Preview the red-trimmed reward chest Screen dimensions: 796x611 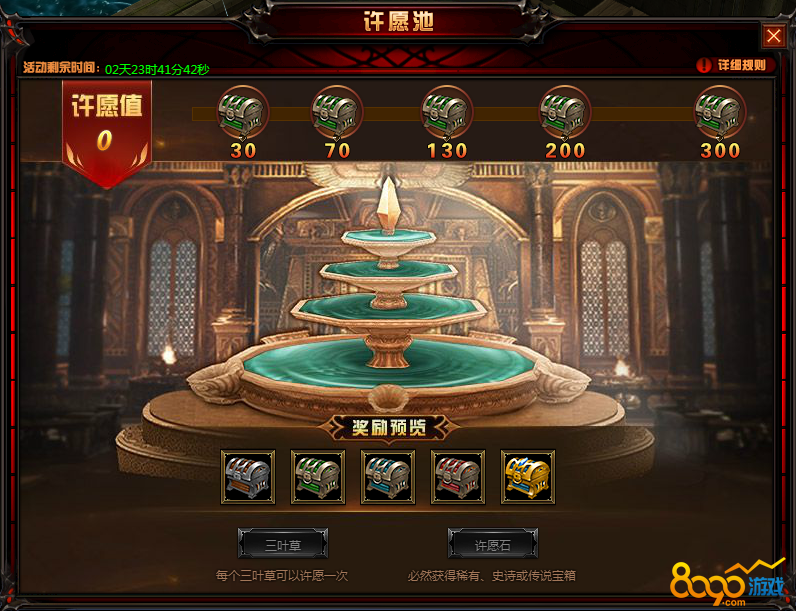458,477
